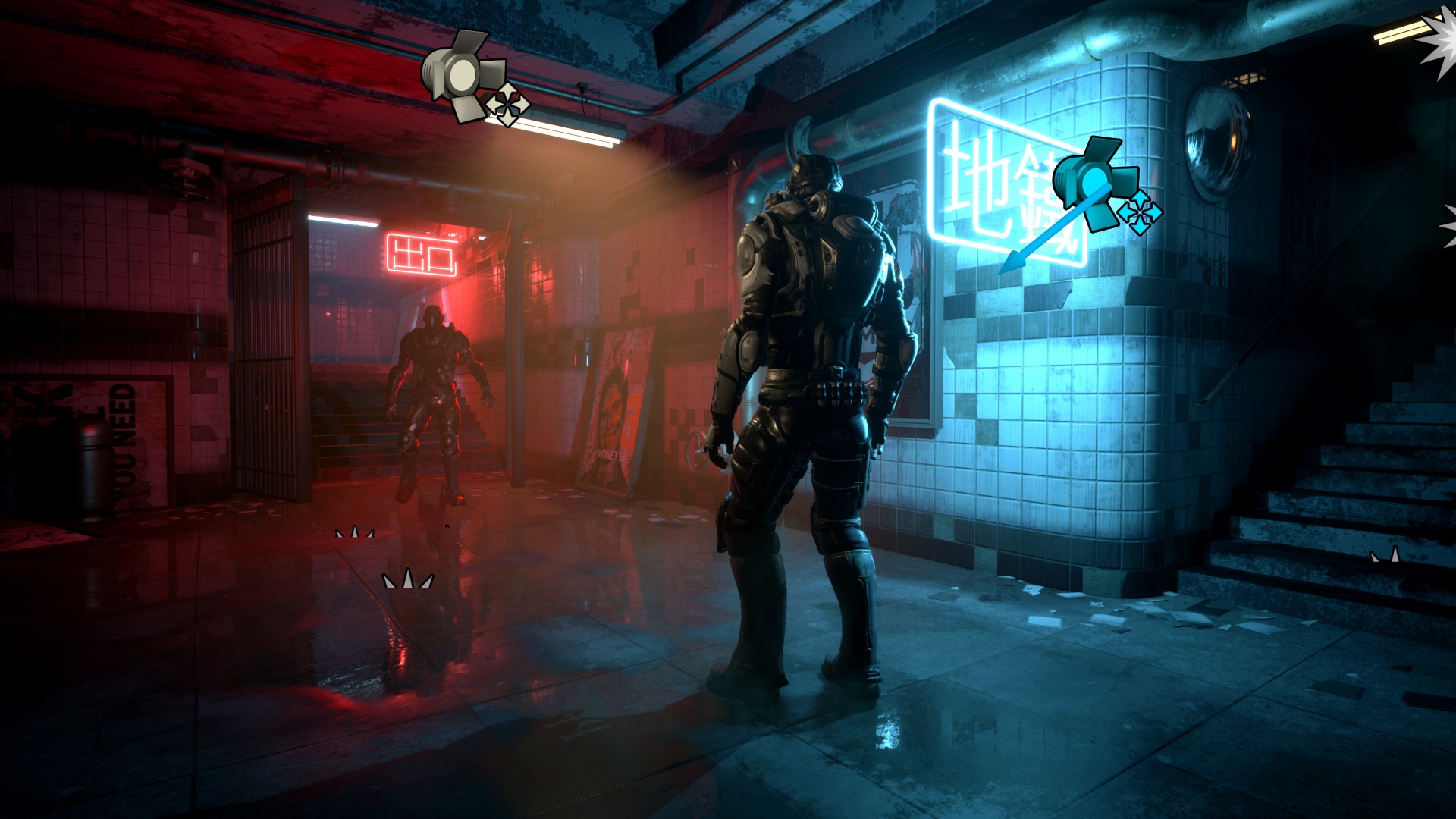Click the move handle beside the cyan spotlight

(1139, 211)
